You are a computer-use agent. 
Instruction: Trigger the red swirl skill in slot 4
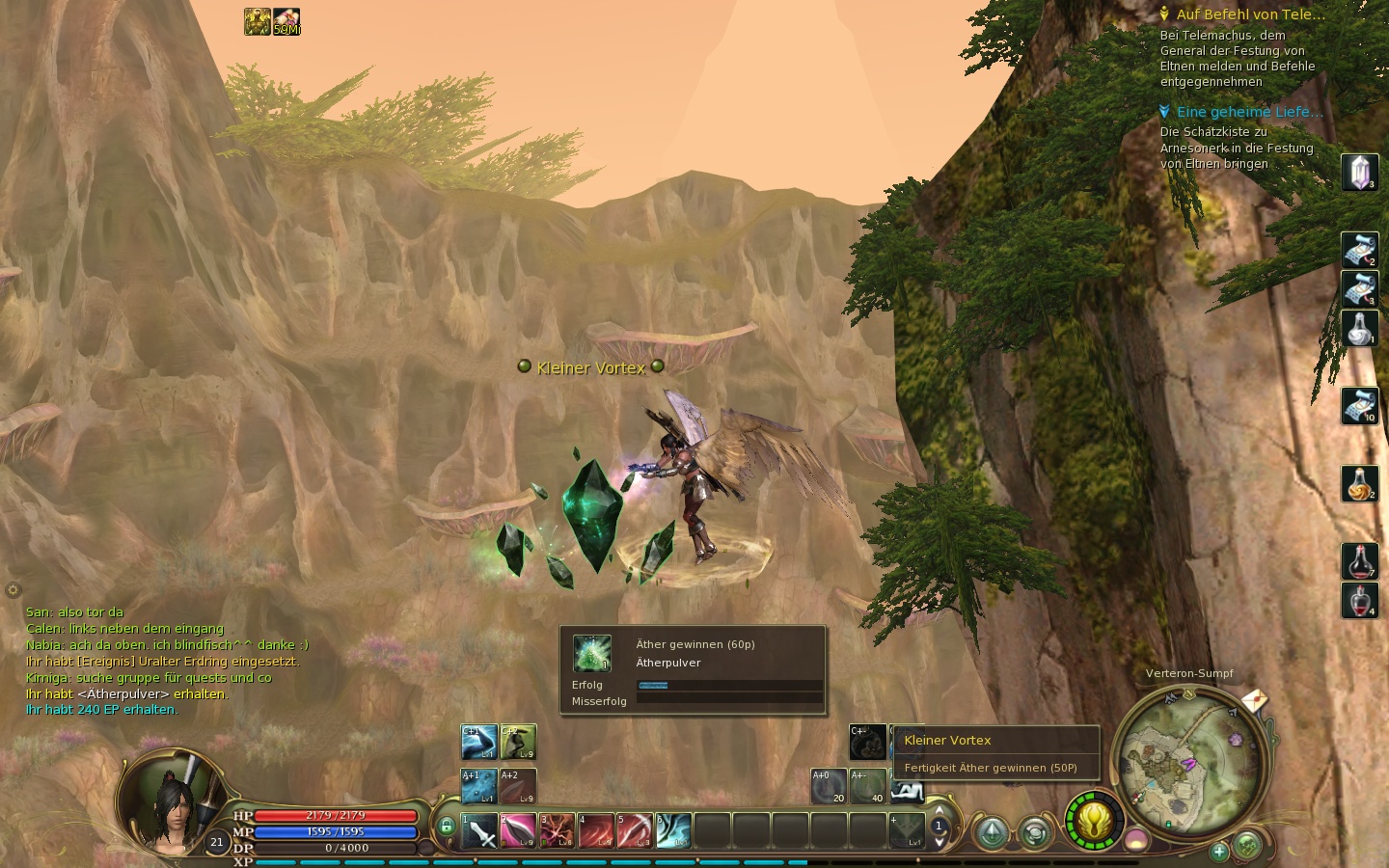(x=596, y=830)
